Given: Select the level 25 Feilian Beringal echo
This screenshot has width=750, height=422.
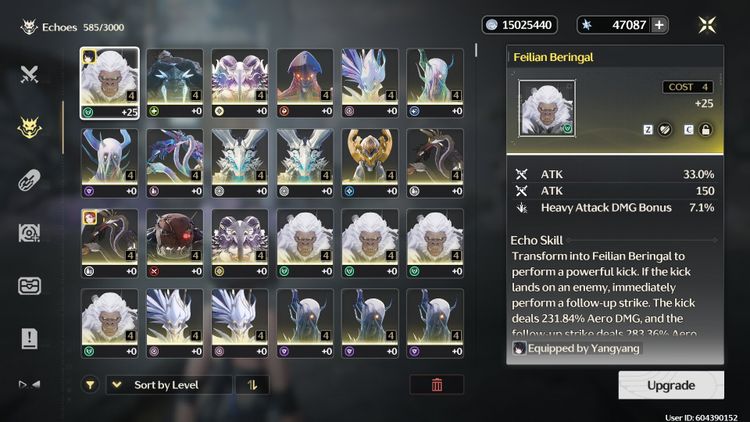Looking at the screenshot, I should pyautogui.click(x=109, y=83).
